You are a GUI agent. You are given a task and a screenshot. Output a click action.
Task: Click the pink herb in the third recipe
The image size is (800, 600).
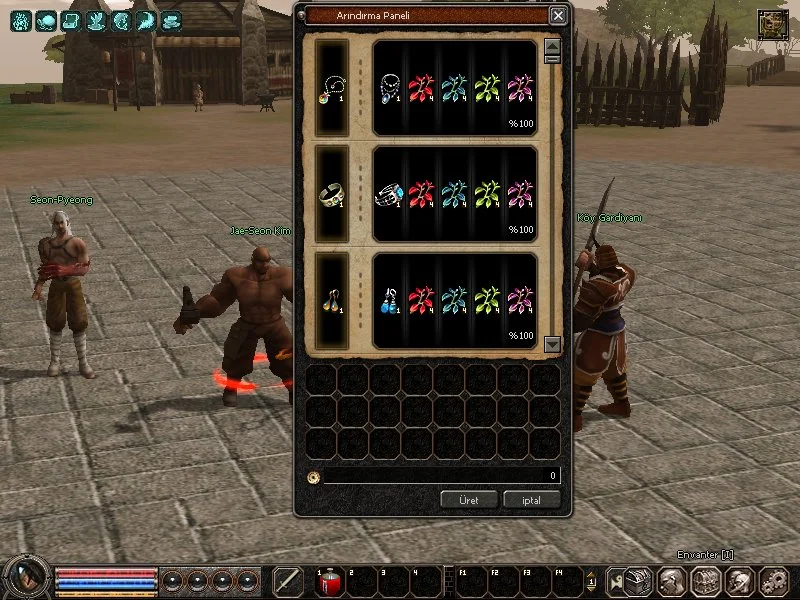[x=519, y=300]
